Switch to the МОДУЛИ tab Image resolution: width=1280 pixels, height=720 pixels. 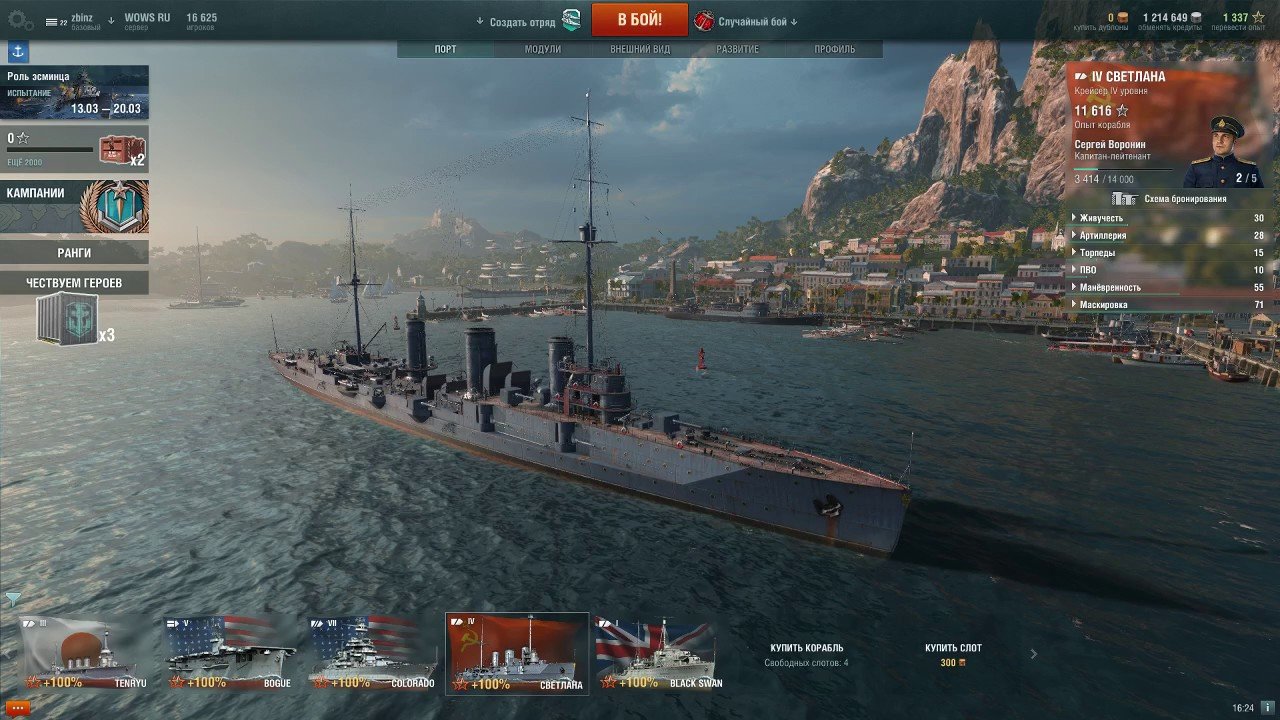click(x=543, y=49)
